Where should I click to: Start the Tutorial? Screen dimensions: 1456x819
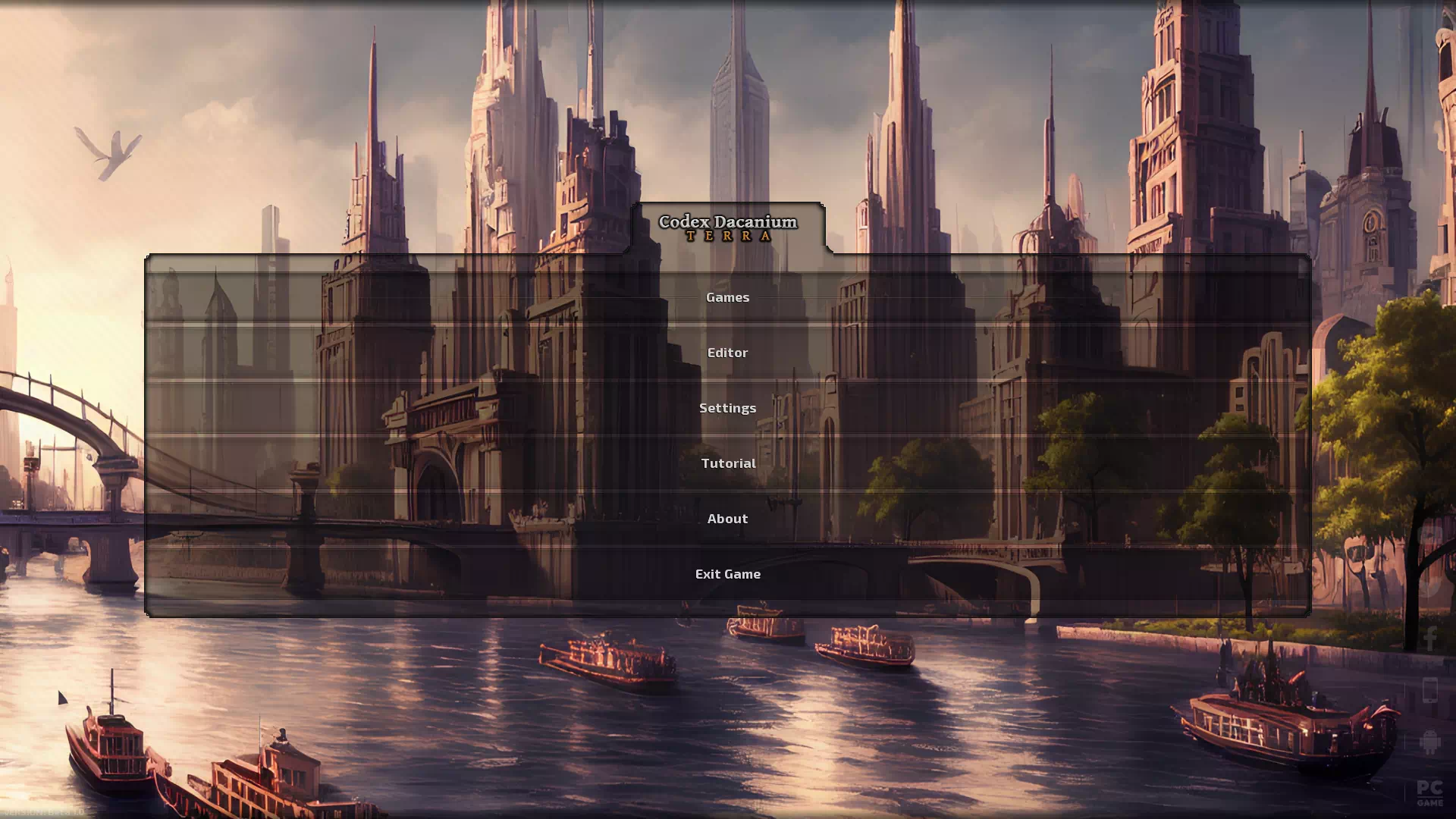(727, 463)
